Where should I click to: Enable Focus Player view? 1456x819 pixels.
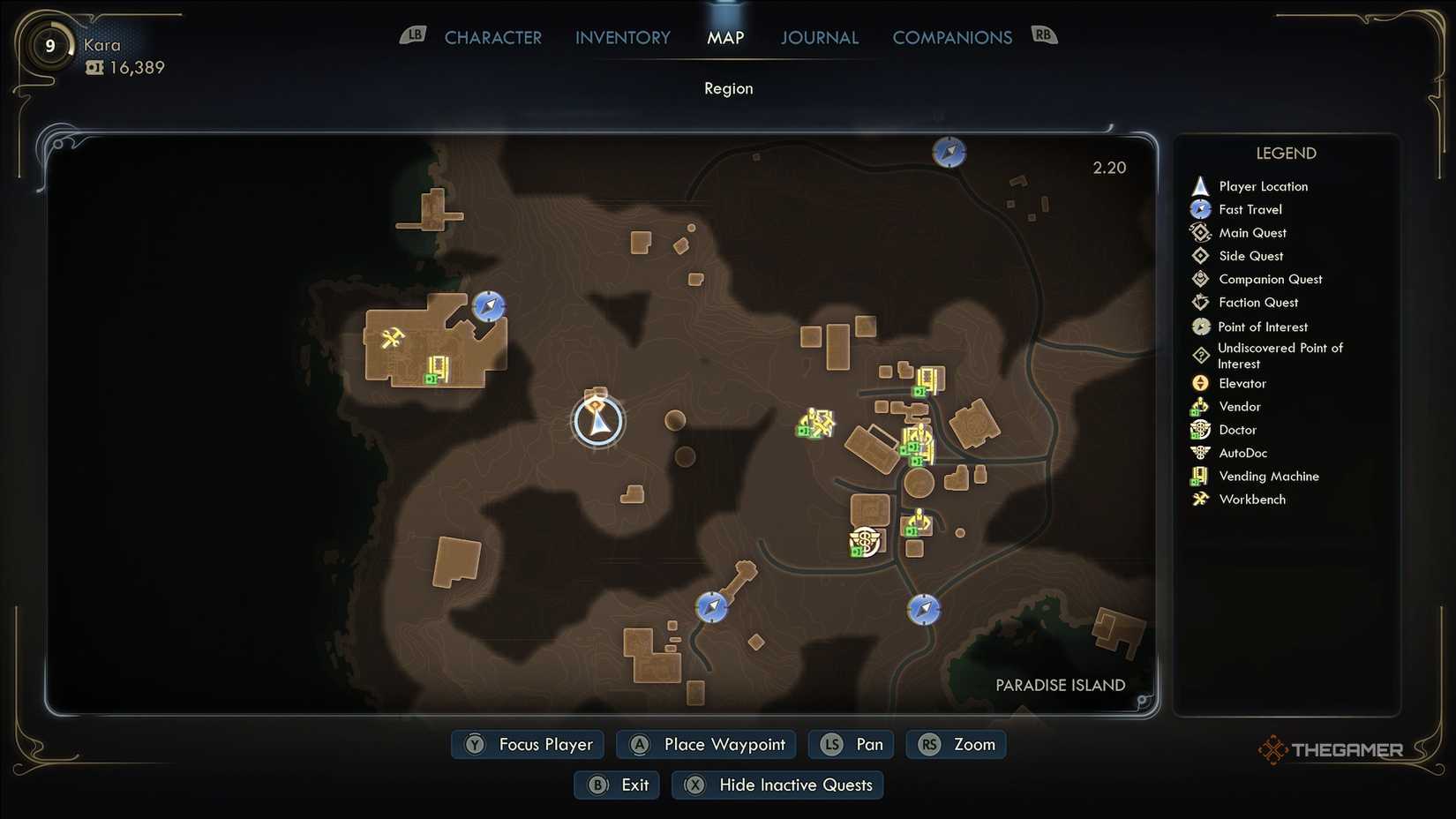(527, 744)
